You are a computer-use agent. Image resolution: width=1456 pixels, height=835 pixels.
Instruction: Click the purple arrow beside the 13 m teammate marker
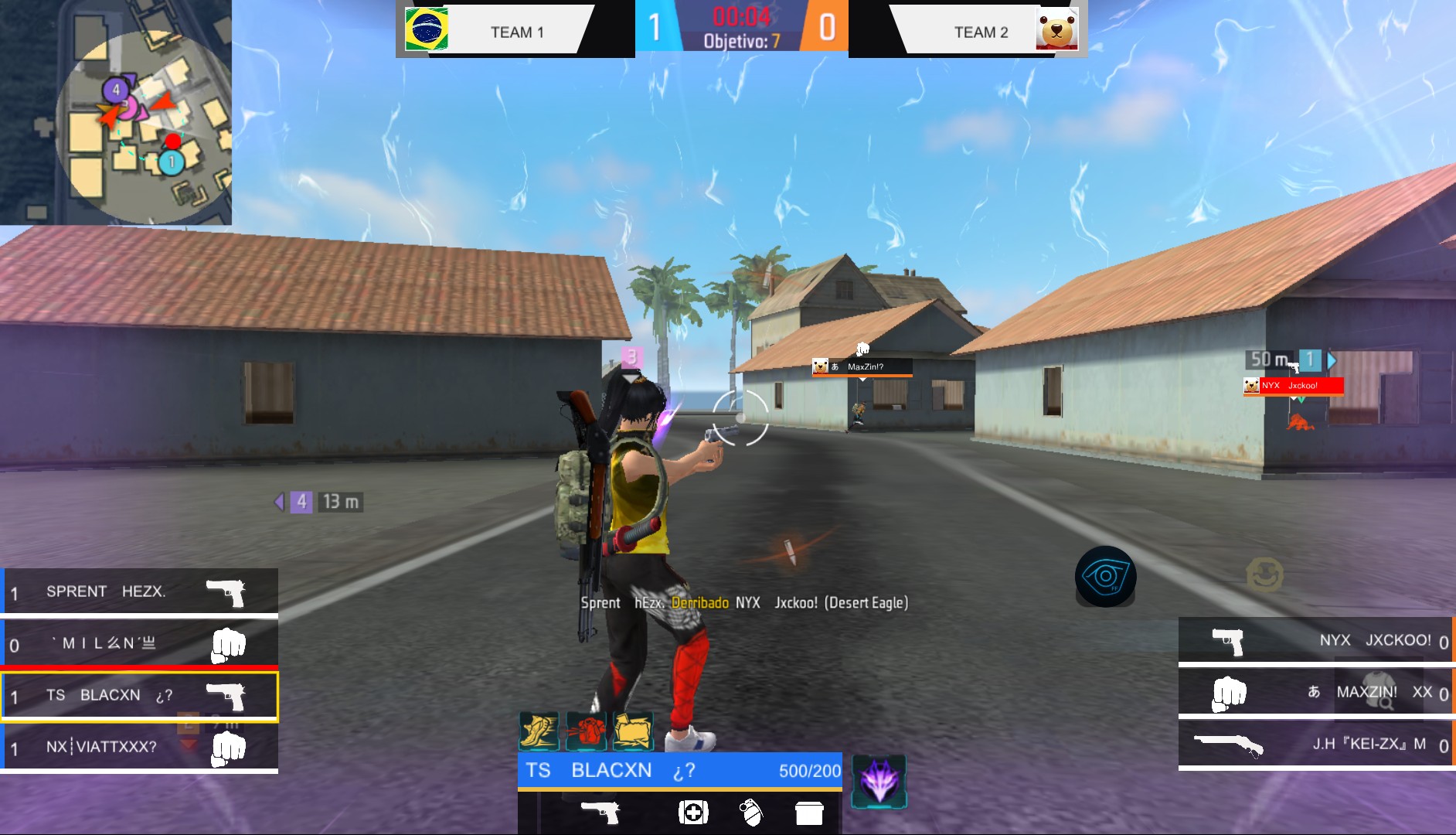point(278,502)
